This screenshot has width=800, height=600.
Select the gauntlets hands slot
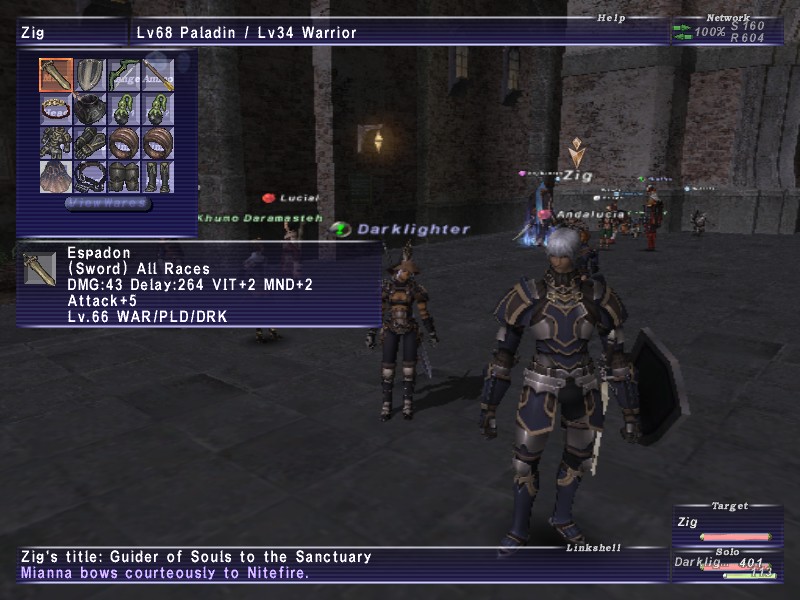[90, 143]
